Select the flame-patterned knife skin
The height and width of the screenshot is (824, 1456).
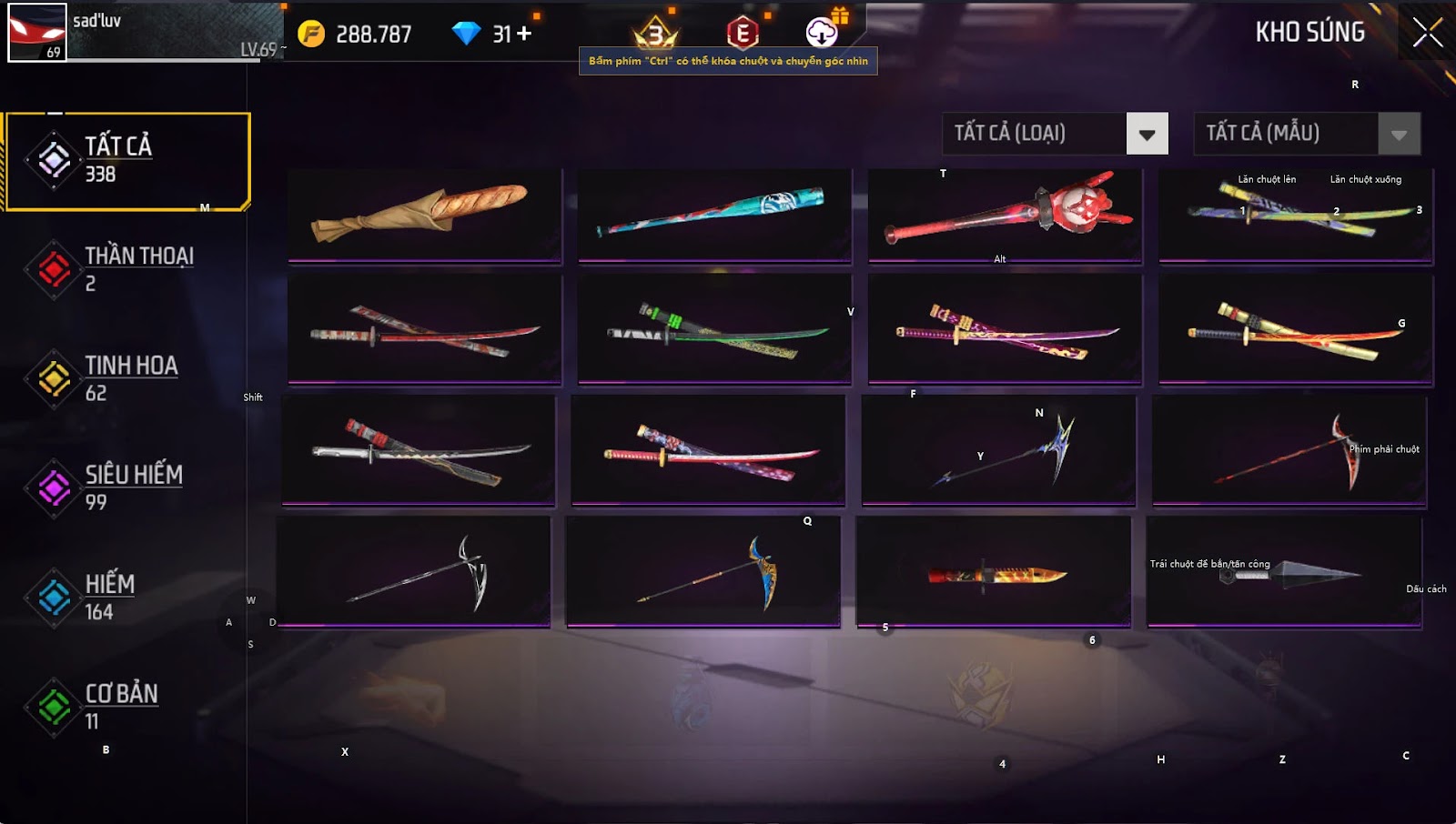[994, 571]
